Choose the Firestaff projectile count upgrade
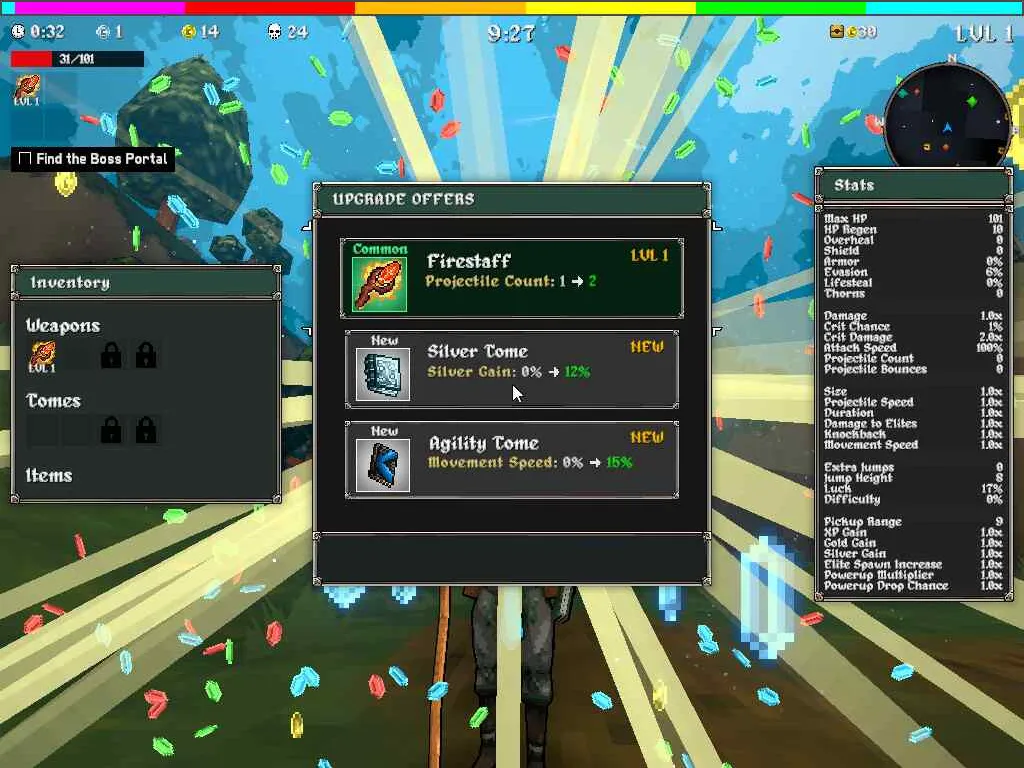Image resolution: width=1024 pixels, height=768 pixels. tap(512, 278)
